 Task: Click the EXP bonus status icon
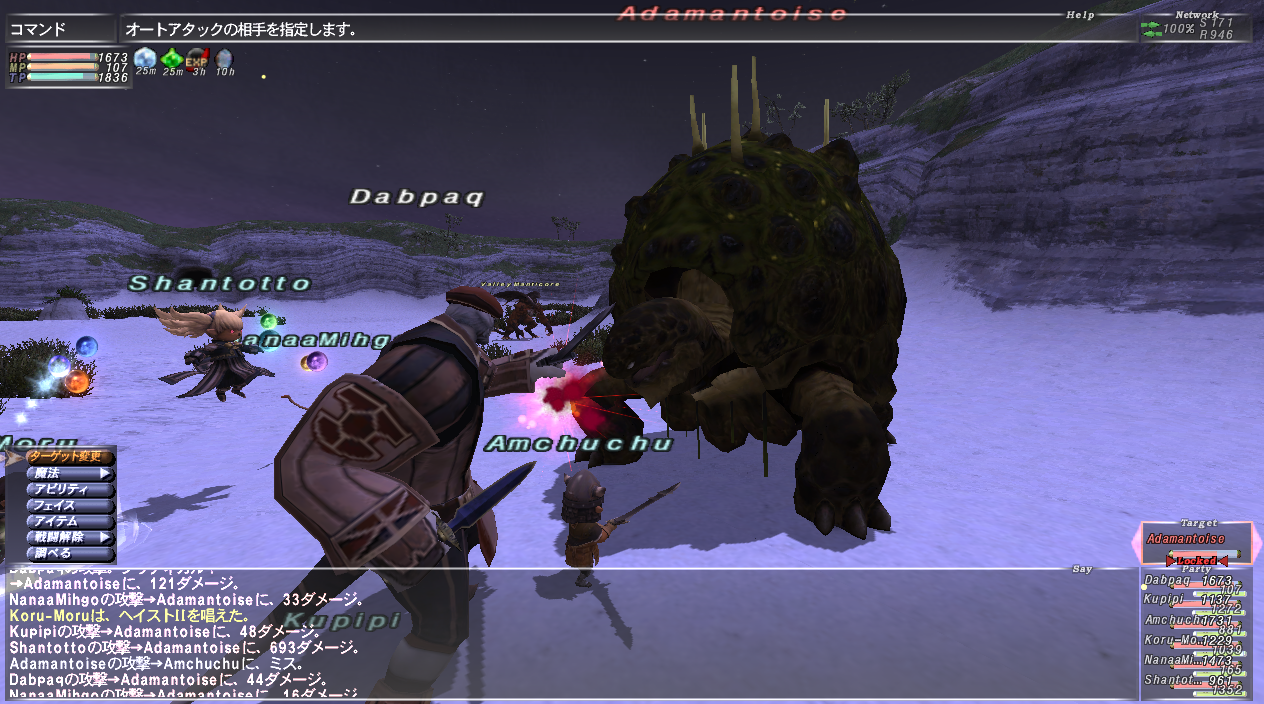198,57
